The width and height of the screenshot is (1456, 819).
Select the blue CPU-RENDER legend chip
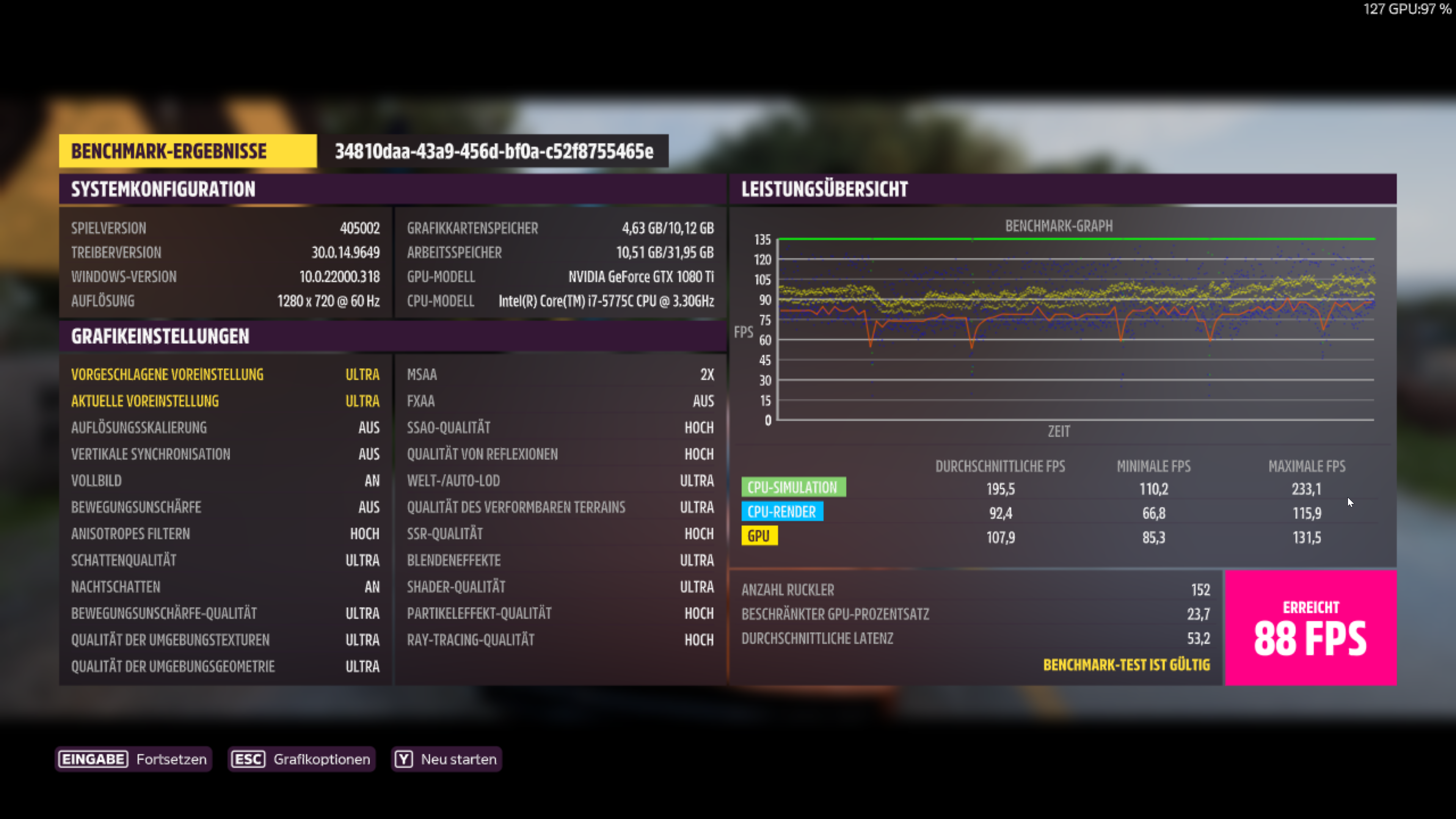(x=782, y=511)
